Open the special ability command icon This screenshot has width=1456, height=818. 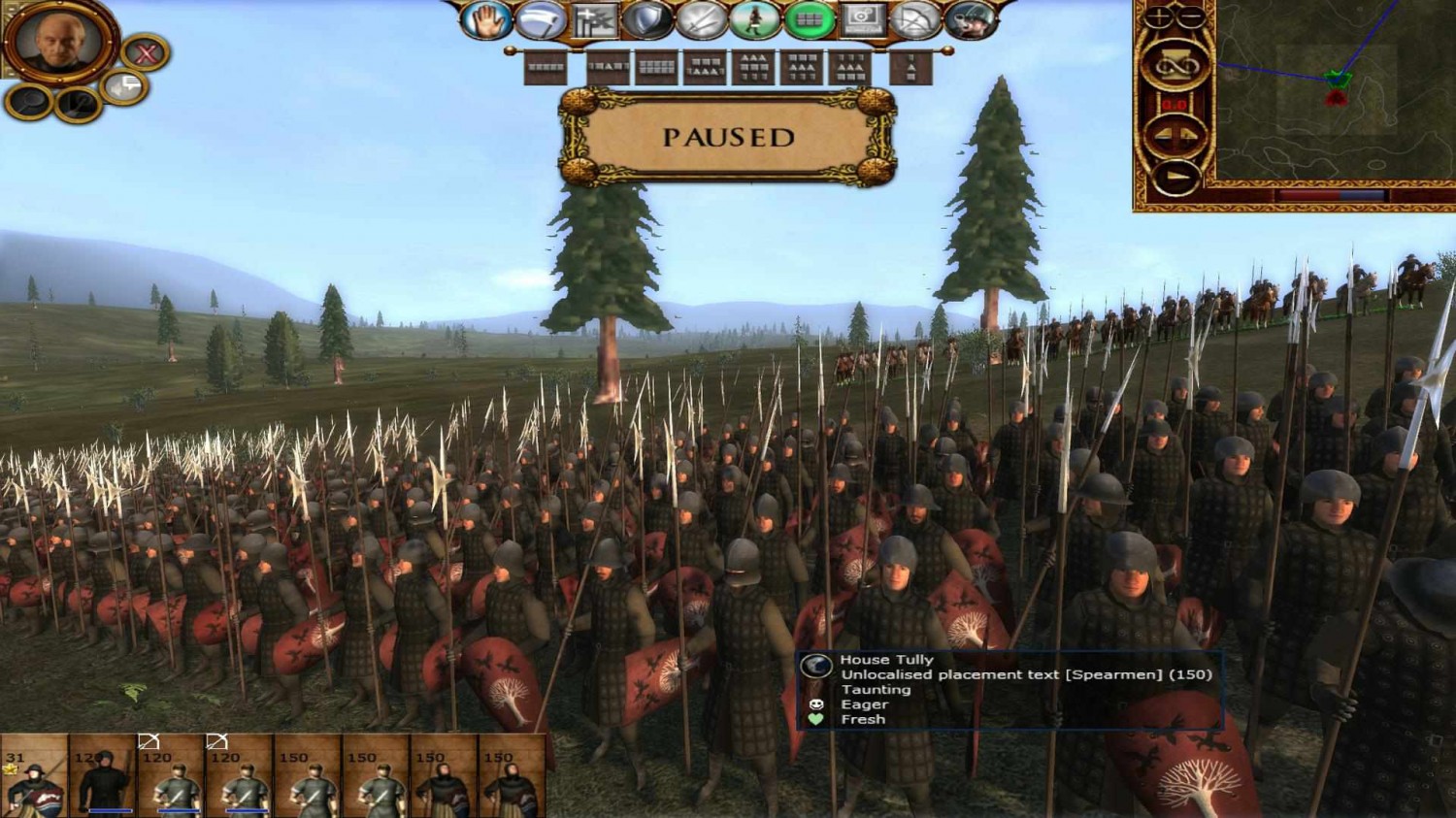593,18
